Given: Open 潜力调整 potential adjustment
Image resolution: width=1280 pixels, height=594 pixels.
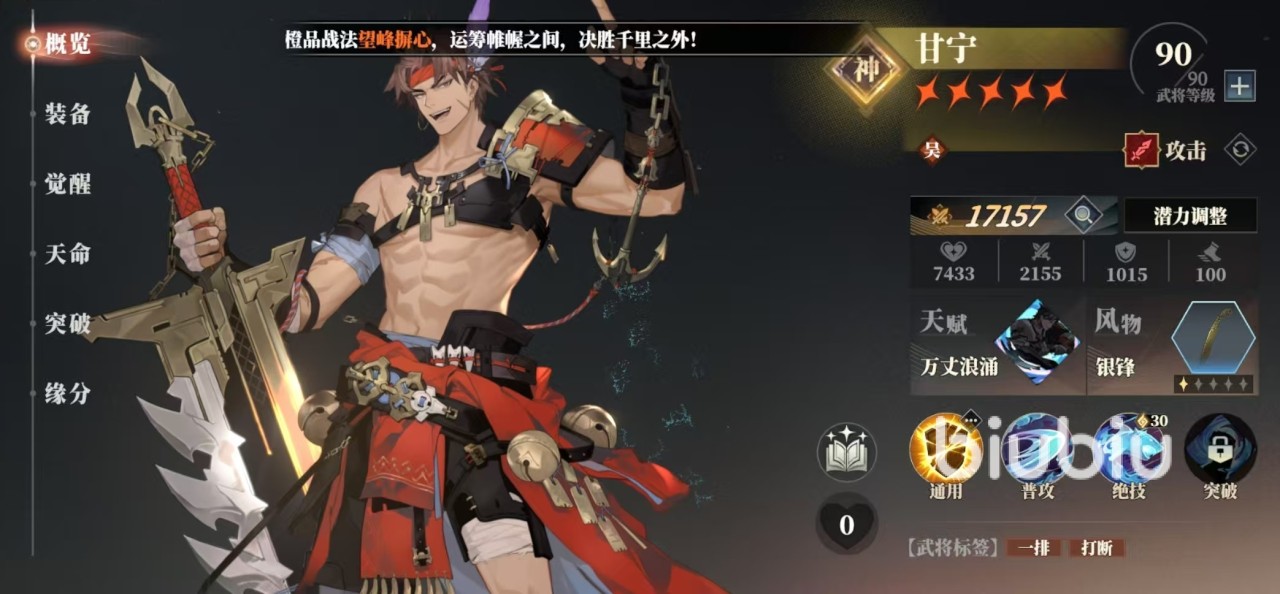Looking at the screenshot, I should 1190,215.
